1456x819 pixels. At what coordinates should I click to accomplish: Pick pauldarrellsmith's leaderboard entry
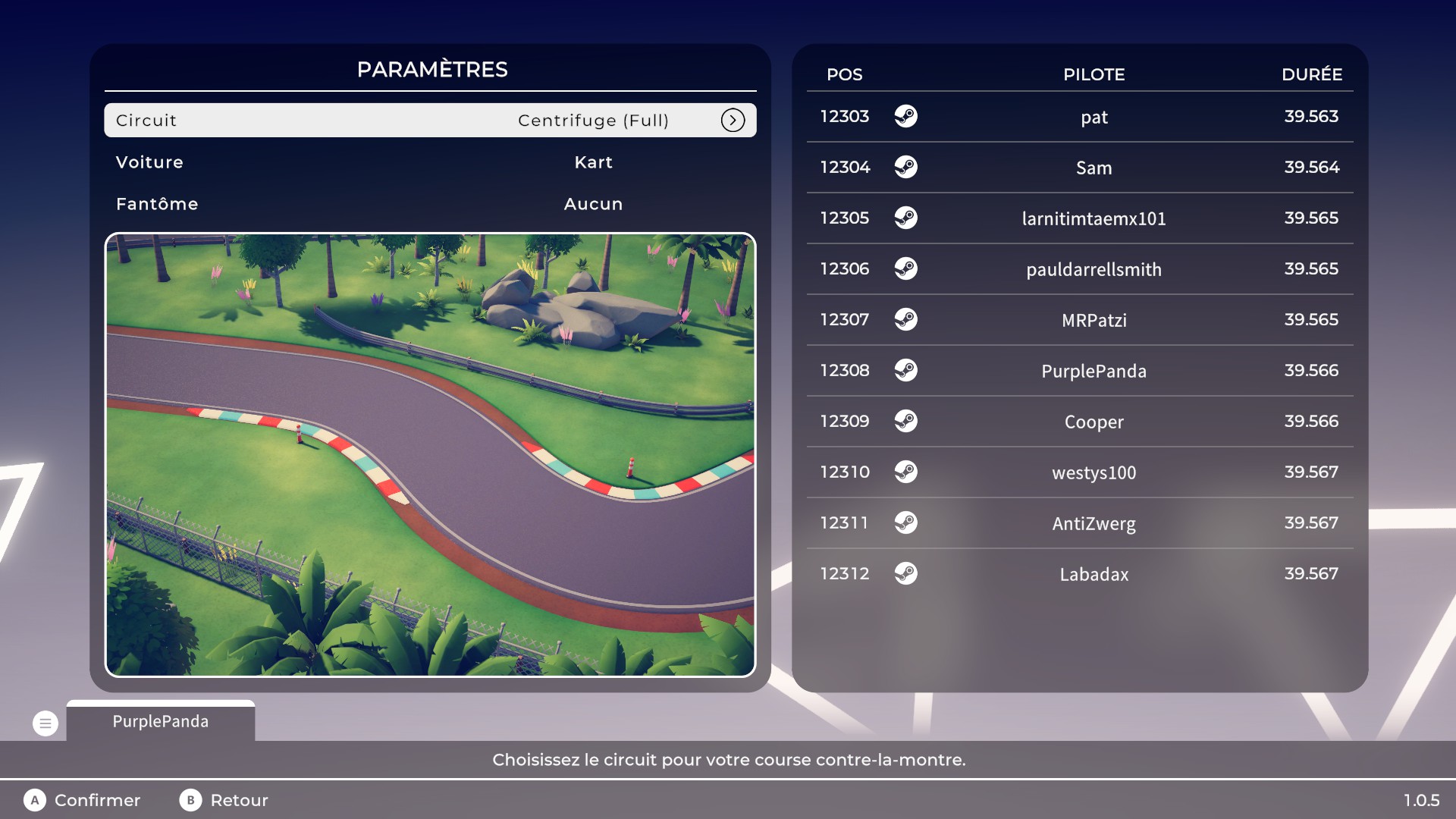click(x=1080, y=269)
